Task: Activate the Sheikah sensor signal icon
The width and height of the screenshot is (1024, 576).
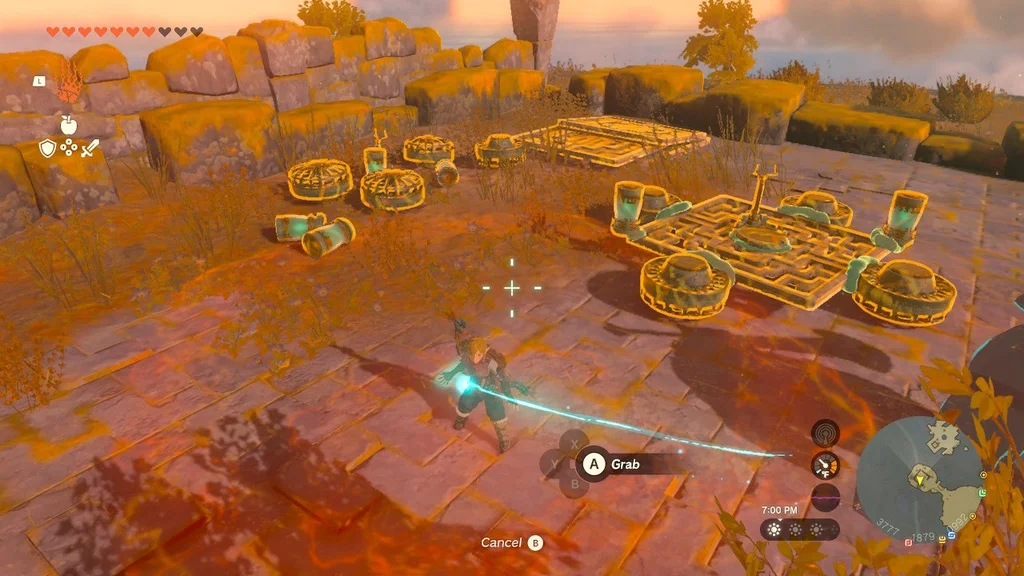Action: 825,432
